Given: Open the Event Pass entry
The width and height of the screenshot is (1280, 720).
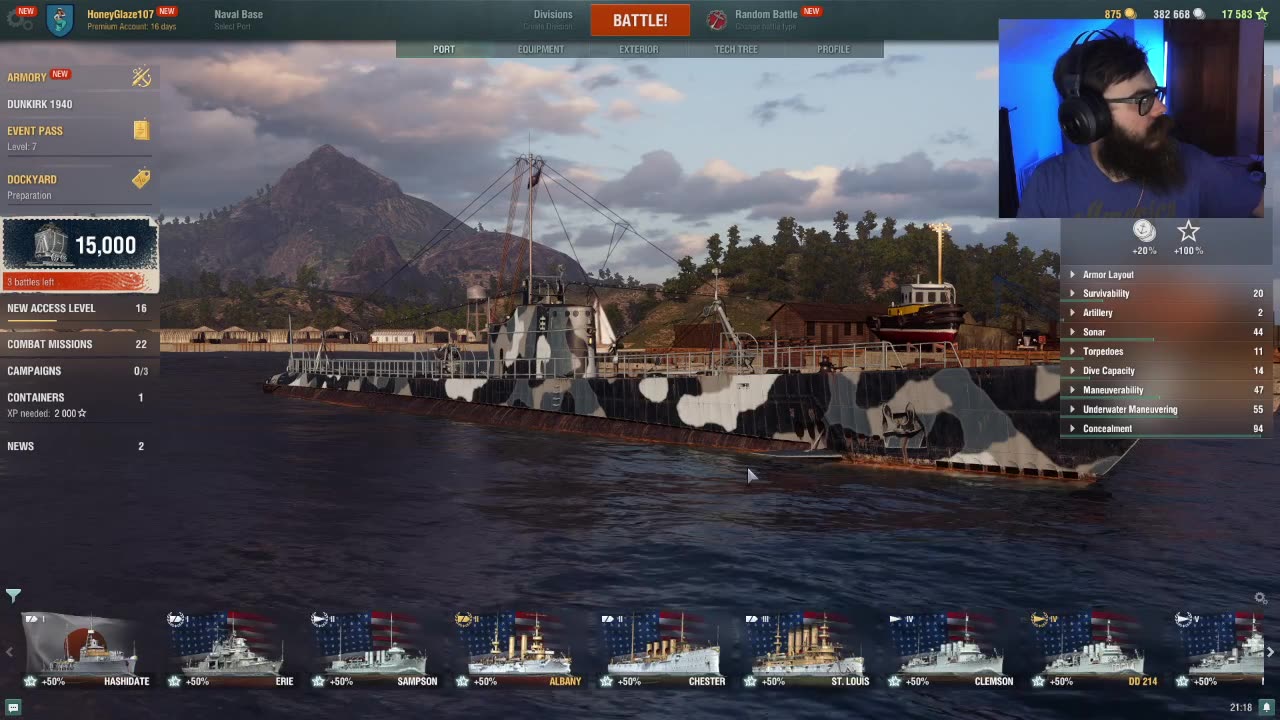Looking at the screenshot, I should point(35,131).
